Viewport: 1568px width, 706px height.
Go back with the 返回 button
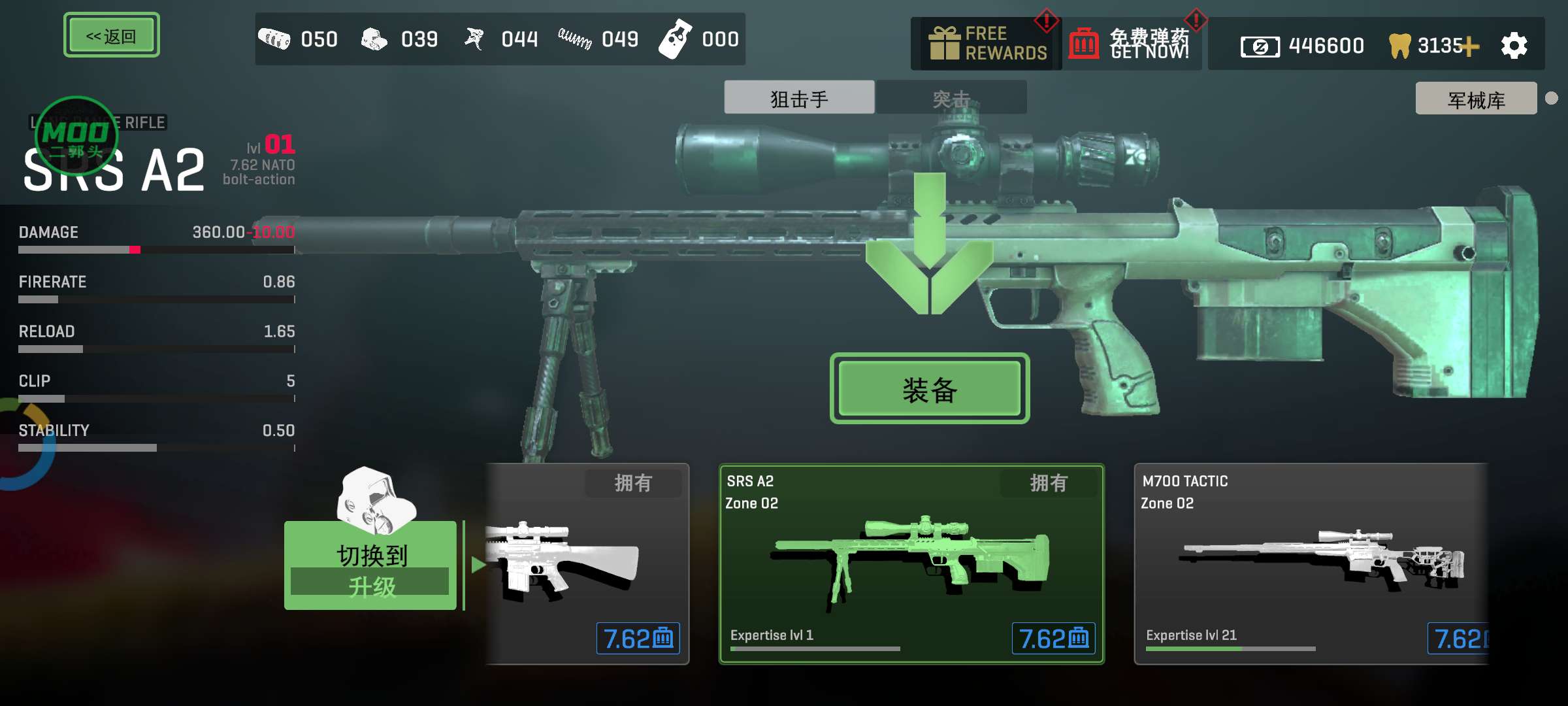[x=111, y=35]
